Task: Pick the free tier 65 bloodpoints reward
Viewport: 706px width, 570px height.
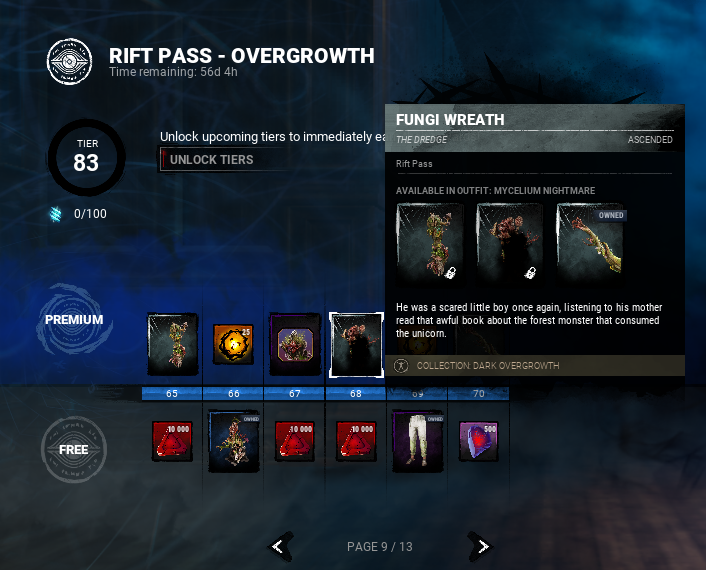Action: click(172, 441)
